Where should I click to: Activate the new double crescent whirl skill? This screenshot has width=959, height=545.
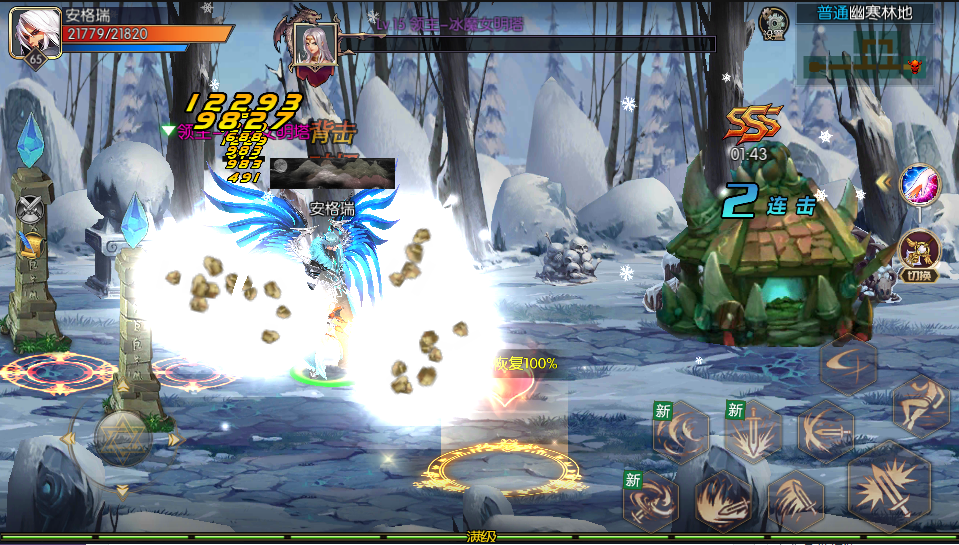click(681, 432)
